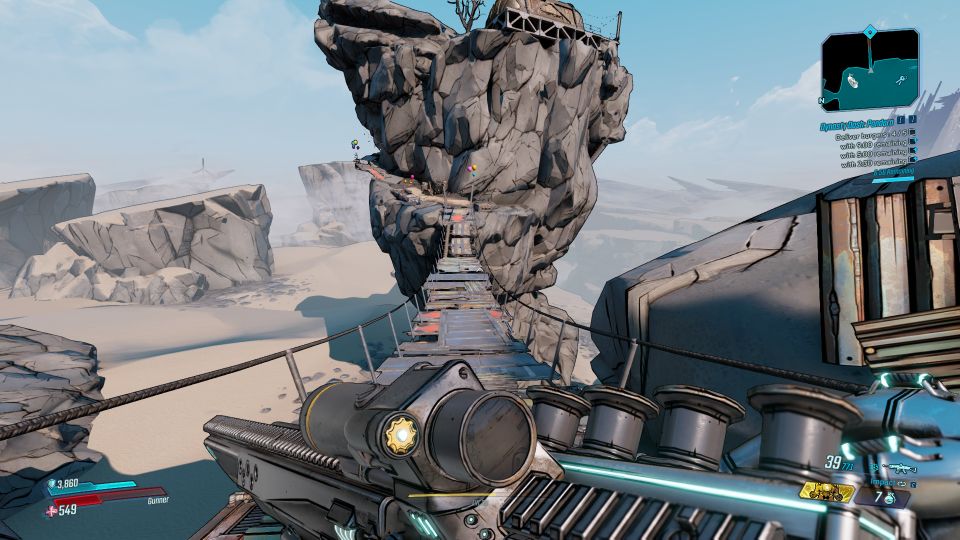Select the grenade count slot
The height and width of the screenshot is (540, 960).
[x=887, y=497]
